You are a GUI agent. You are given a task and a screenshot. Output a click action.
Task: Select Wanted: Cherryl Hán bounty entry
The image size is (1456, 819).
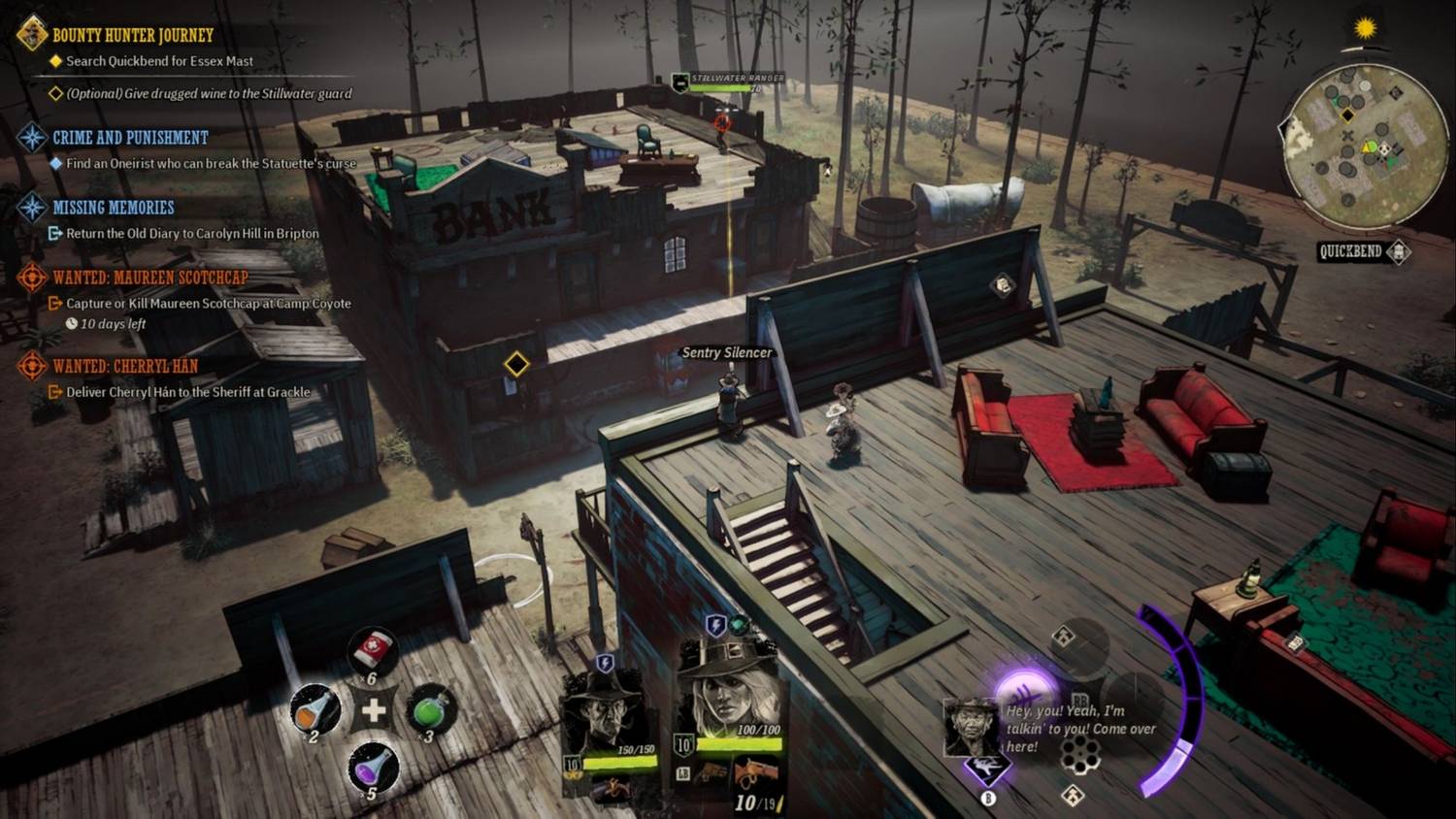[124, 367]
